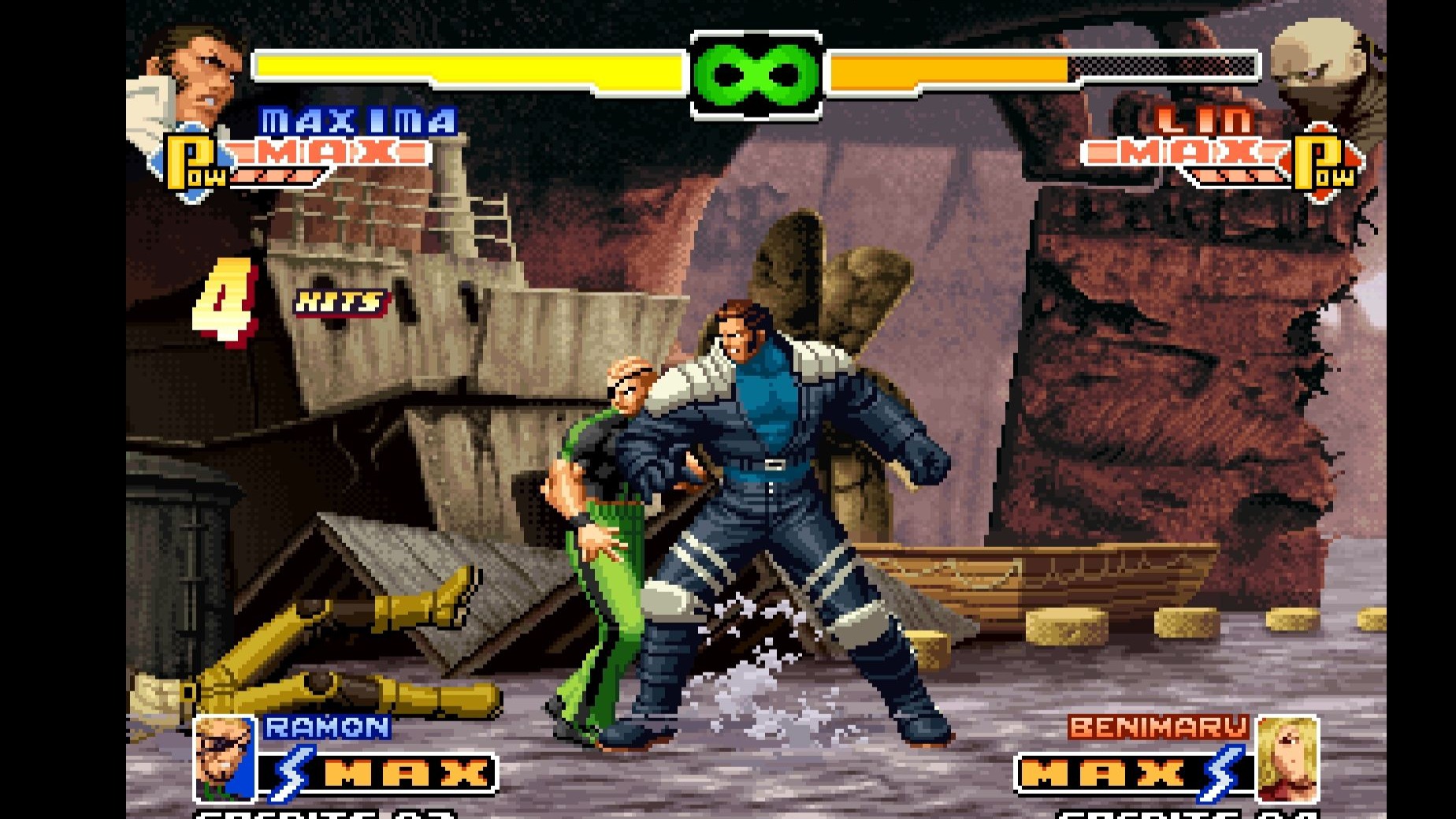Select Benimaru's striker portrait
This screenshot has height=819, width=1456.
coord(1287,758)
